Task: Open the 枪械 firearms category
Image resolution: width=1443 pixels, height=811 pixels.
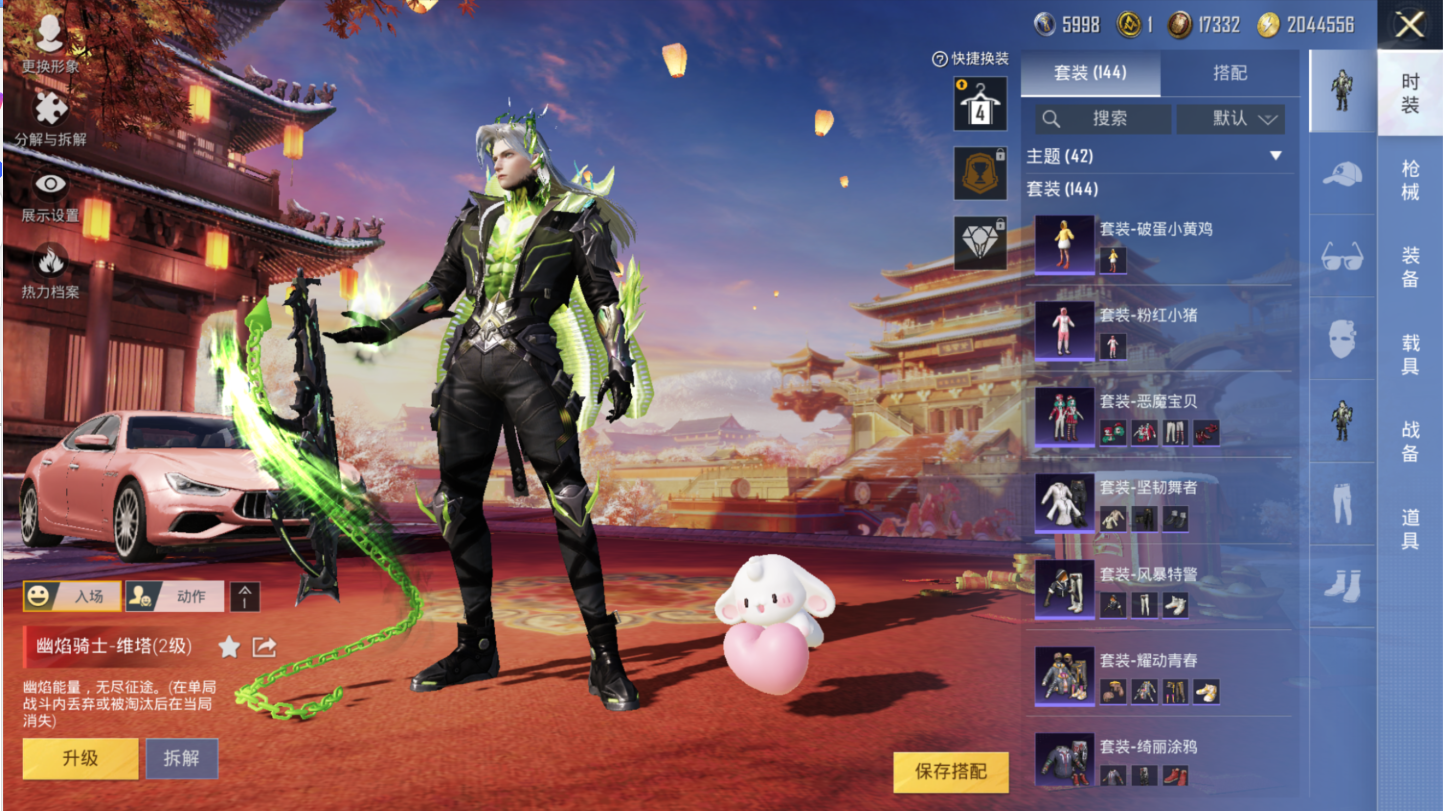Action: click(x=1410, y=179)
